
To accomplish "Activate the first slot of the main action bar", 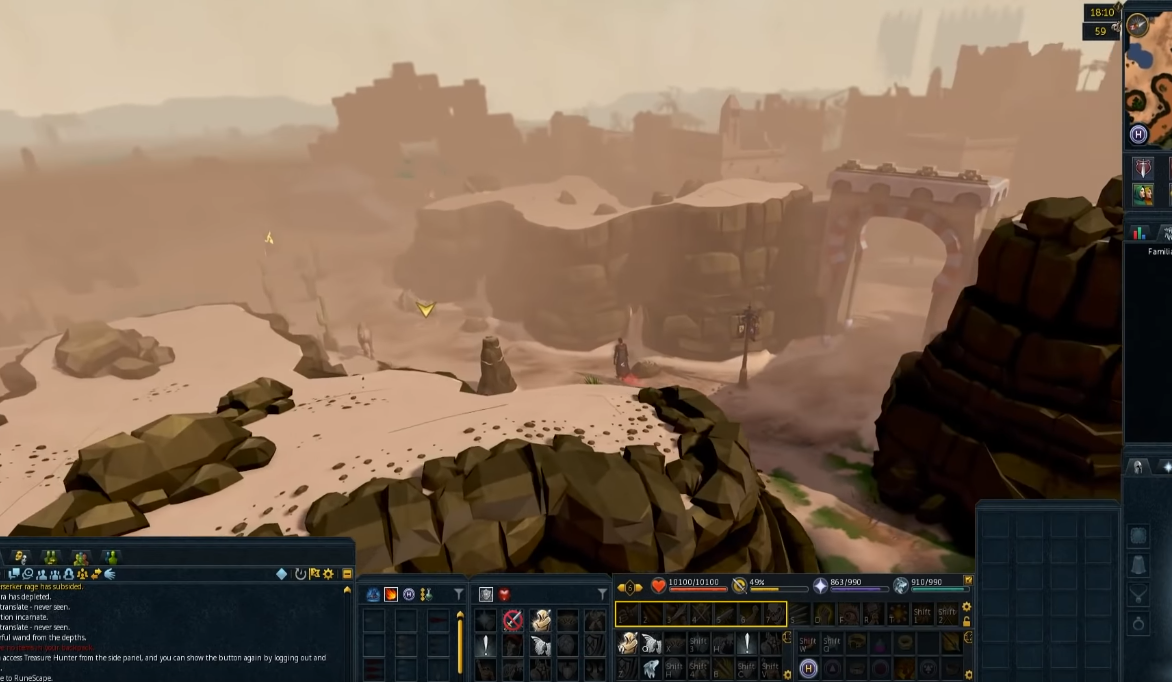I will [629, 613].
